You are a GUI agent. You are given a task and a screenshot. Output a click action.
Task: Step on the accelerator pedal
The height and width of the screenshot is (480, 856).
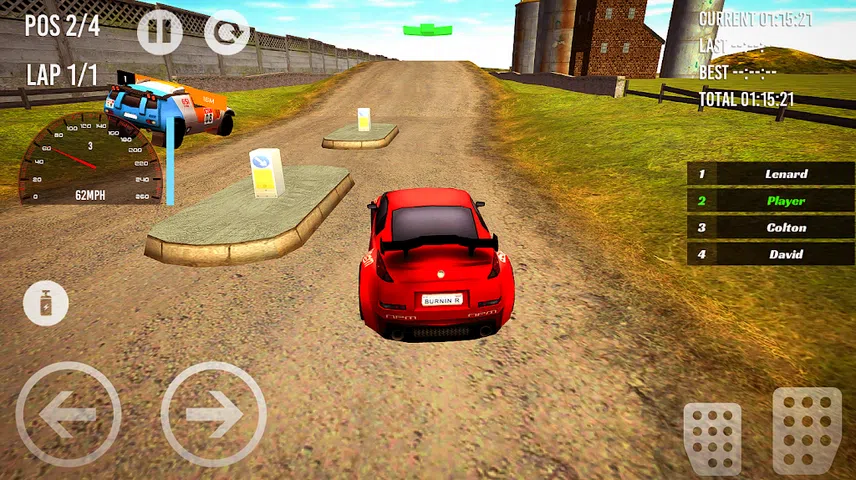pos(806,430)
